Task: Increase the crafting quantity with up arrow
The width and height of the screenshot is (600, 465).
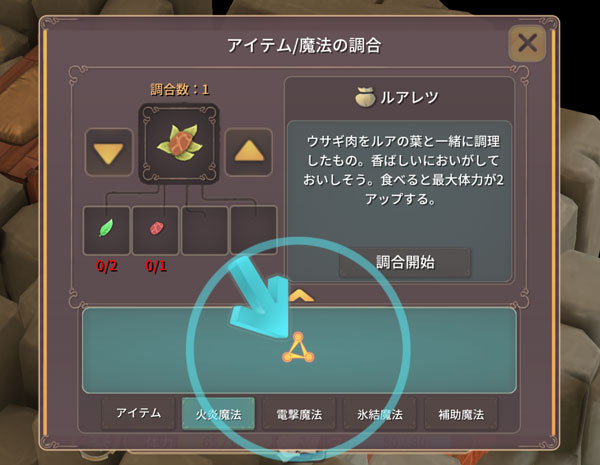Action: pyautogui.click(x=253, y=151)
